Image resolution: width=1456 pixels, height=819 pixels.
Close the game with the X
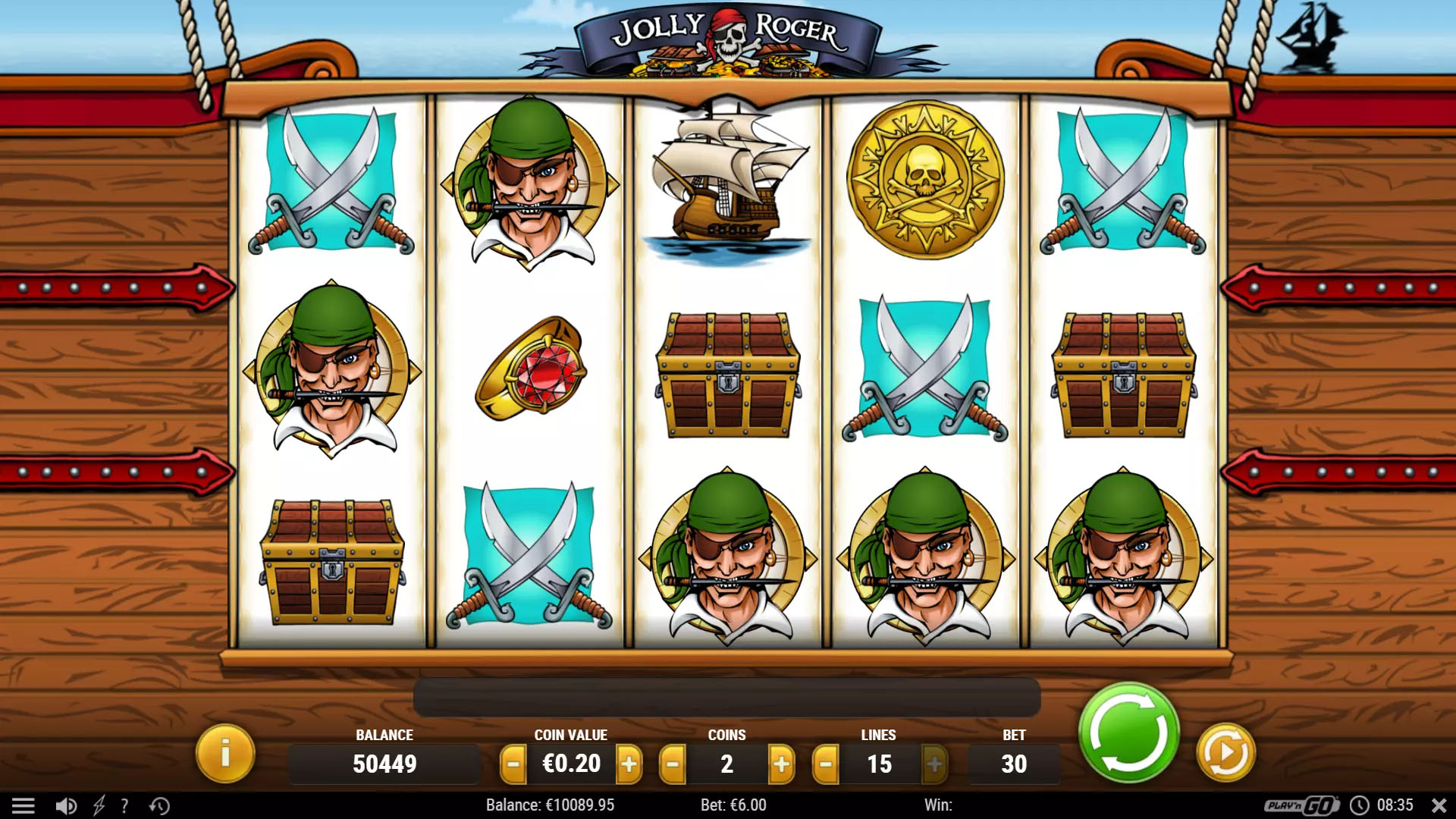click(x=1439, y=805)
